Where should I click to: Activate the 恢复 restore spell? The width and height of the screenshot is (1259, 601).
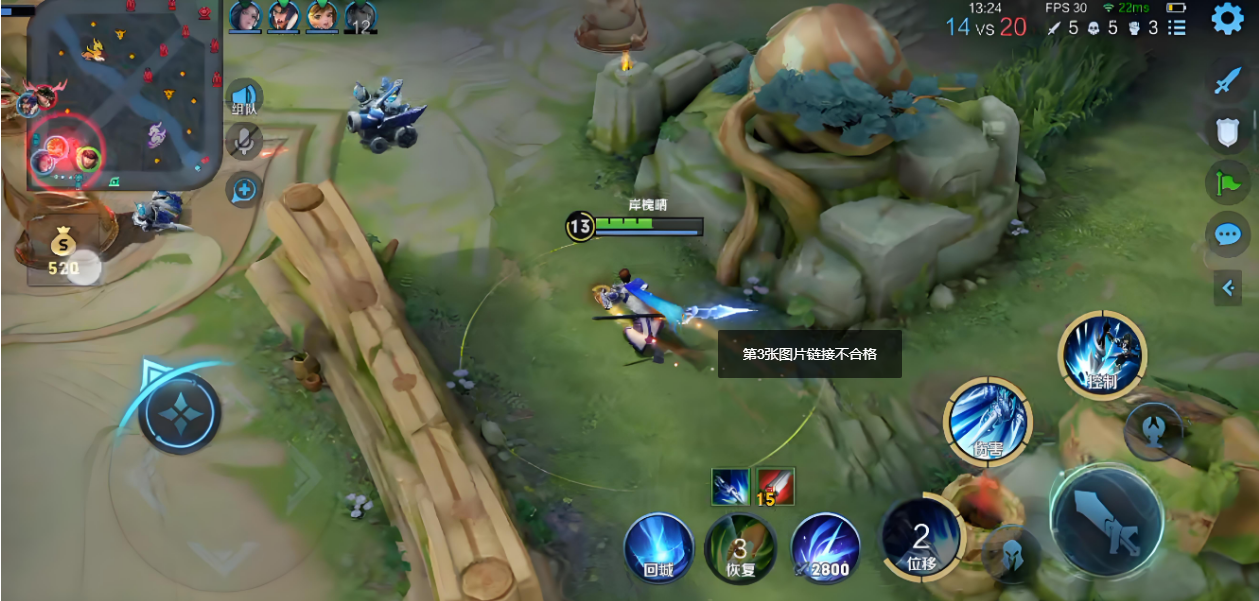click(x=740, y=548)
